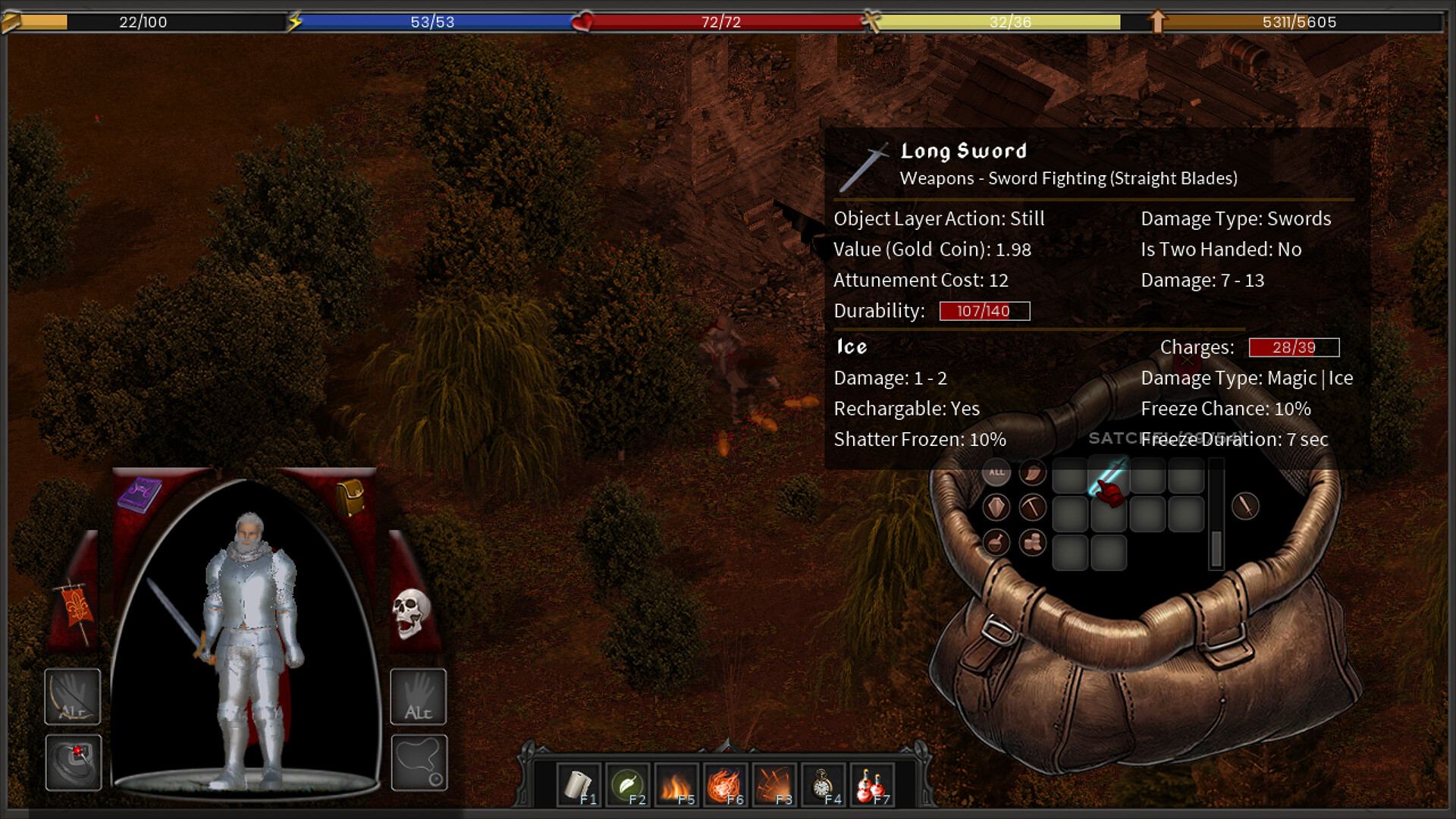Toggle the potions filter on the satchel
The width and height of the screenshot is (1456, 819).
click(x=996, y=542)
